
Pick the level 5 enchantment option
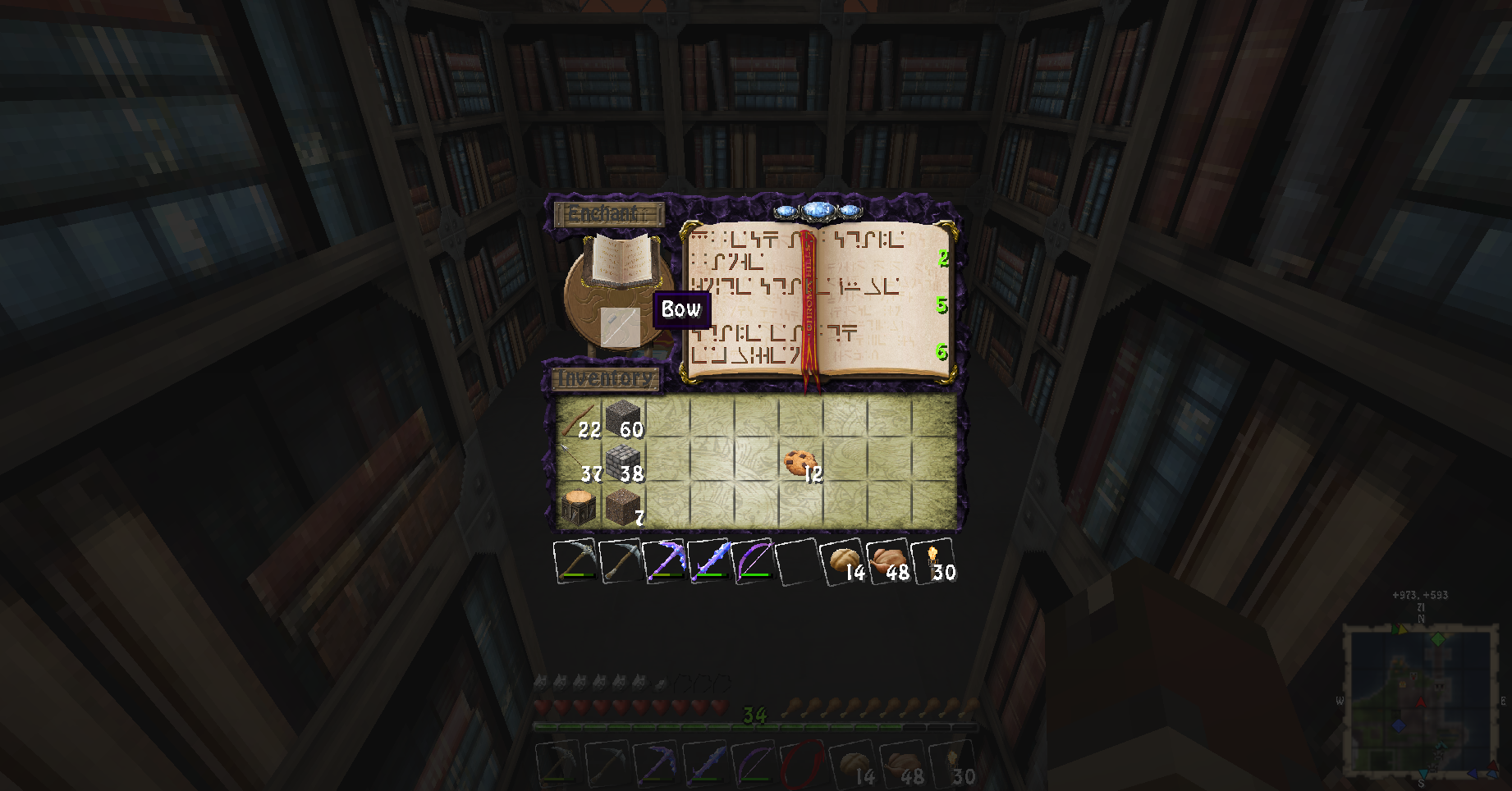pyautogui.click(x=817, y=295)
